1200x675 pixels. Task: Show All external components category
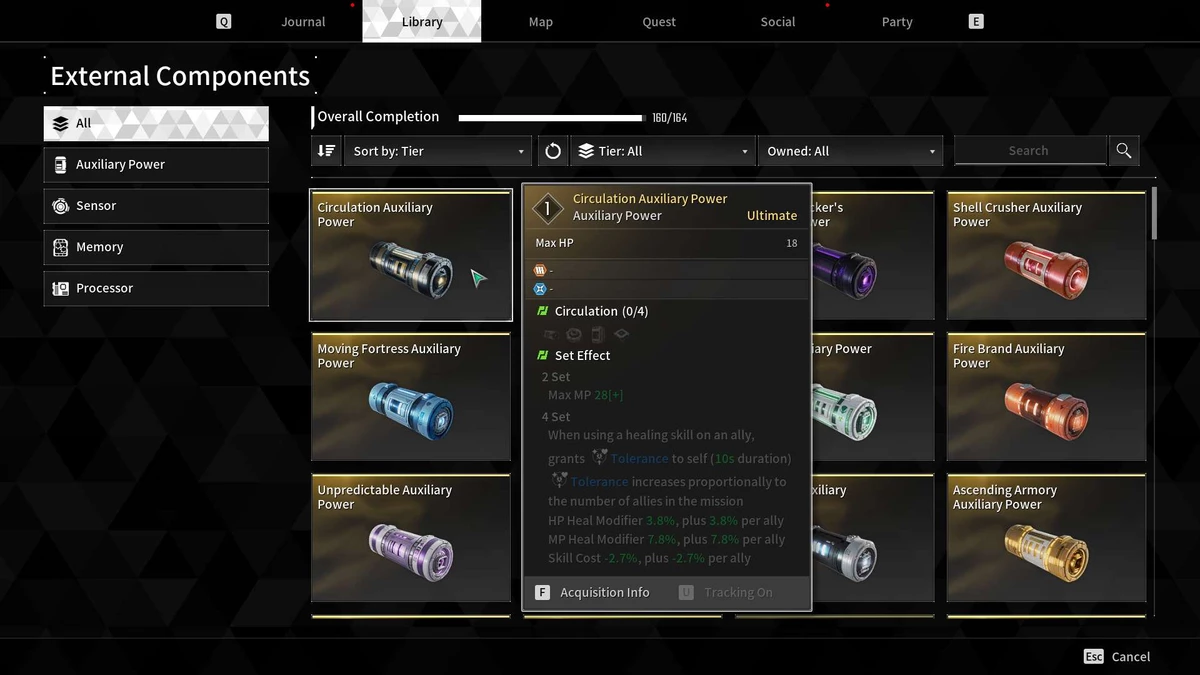coord(156,124)
